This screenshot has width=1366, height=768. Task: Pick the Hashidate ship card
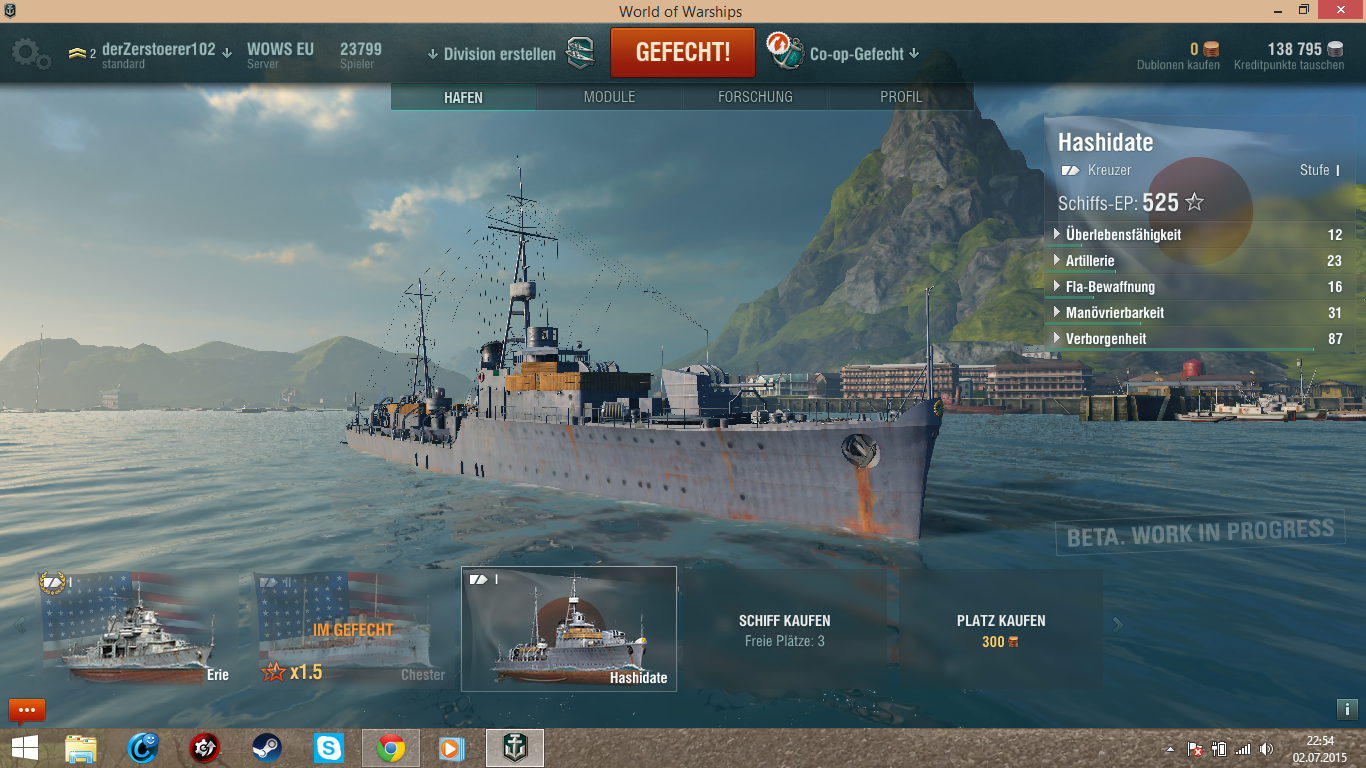point(568,629)
